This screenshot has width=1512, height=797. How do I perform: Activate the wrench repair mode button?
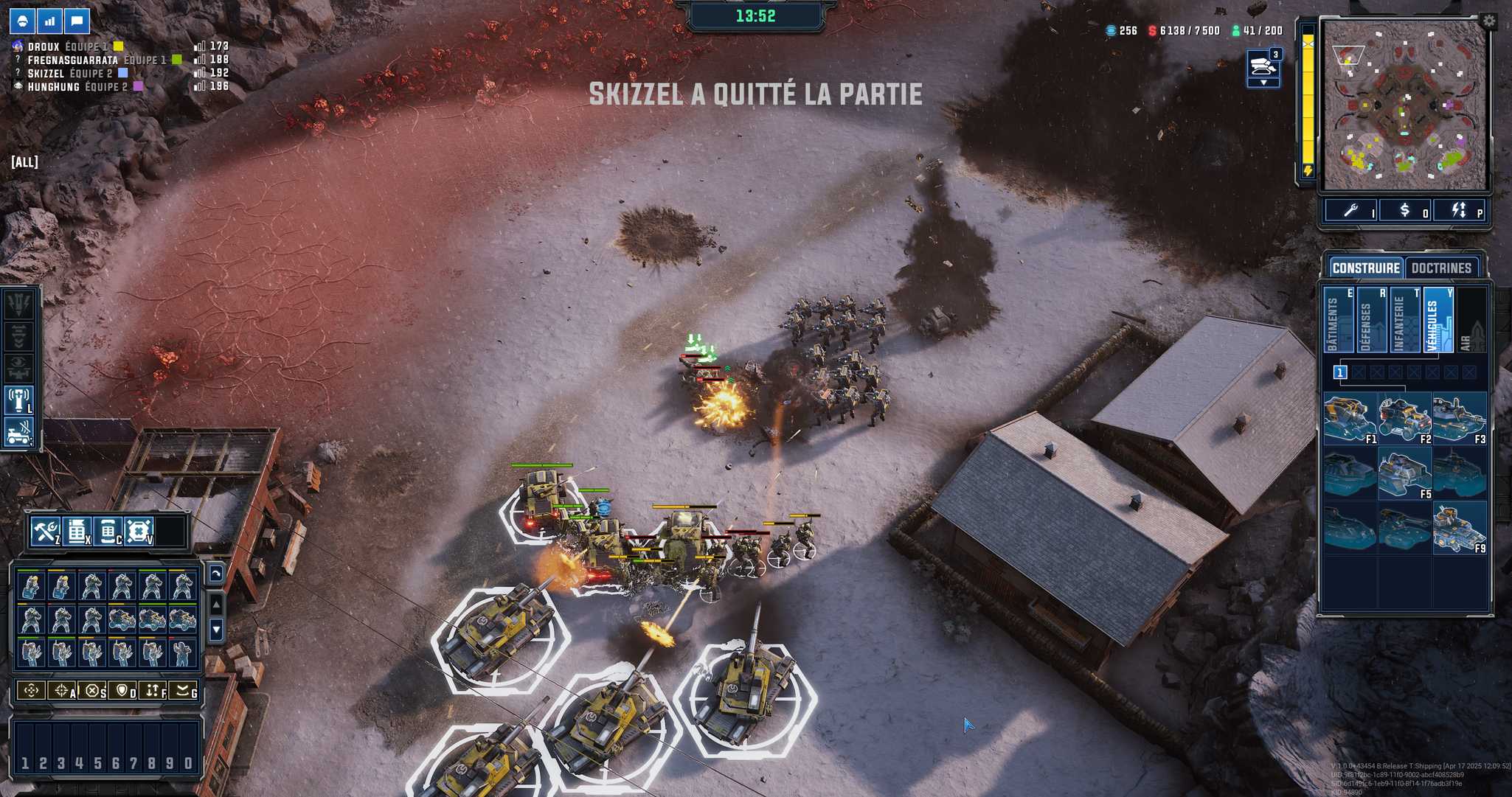[x=1350, y=211]
